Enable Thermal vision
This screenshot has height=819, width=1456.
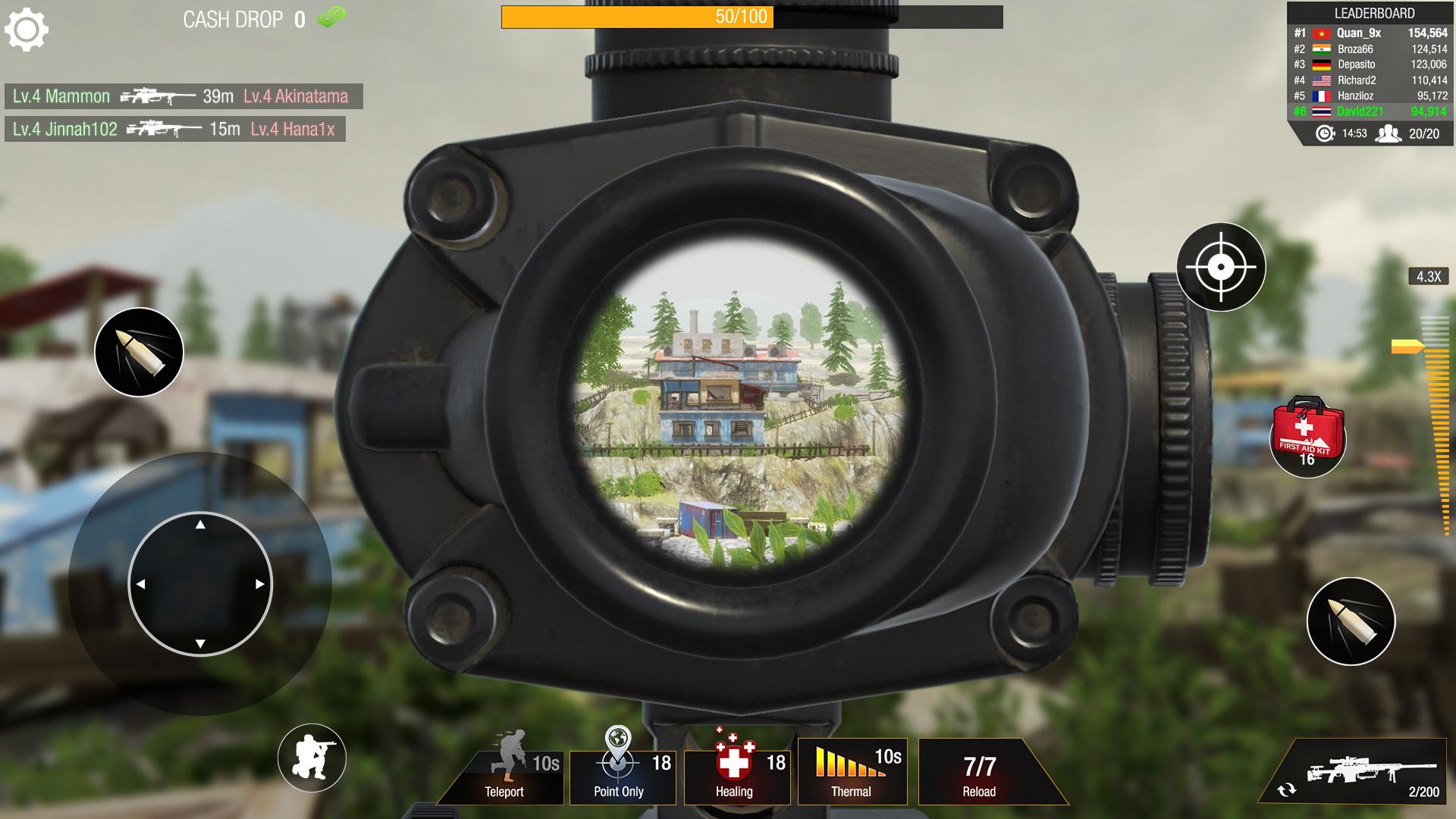[x=852, y=773]
